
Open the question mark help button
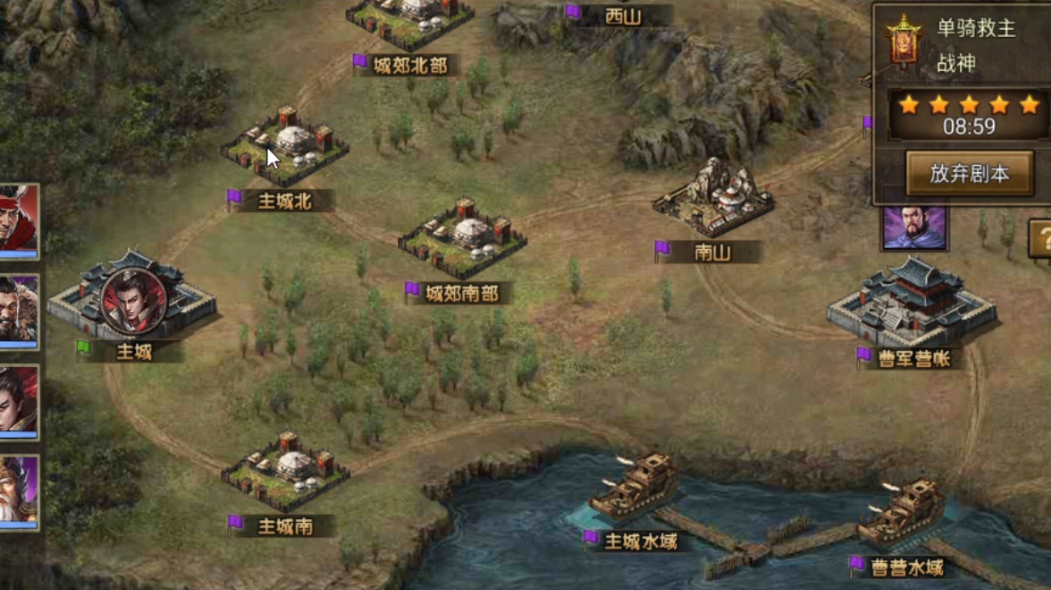coord(1041,240)
